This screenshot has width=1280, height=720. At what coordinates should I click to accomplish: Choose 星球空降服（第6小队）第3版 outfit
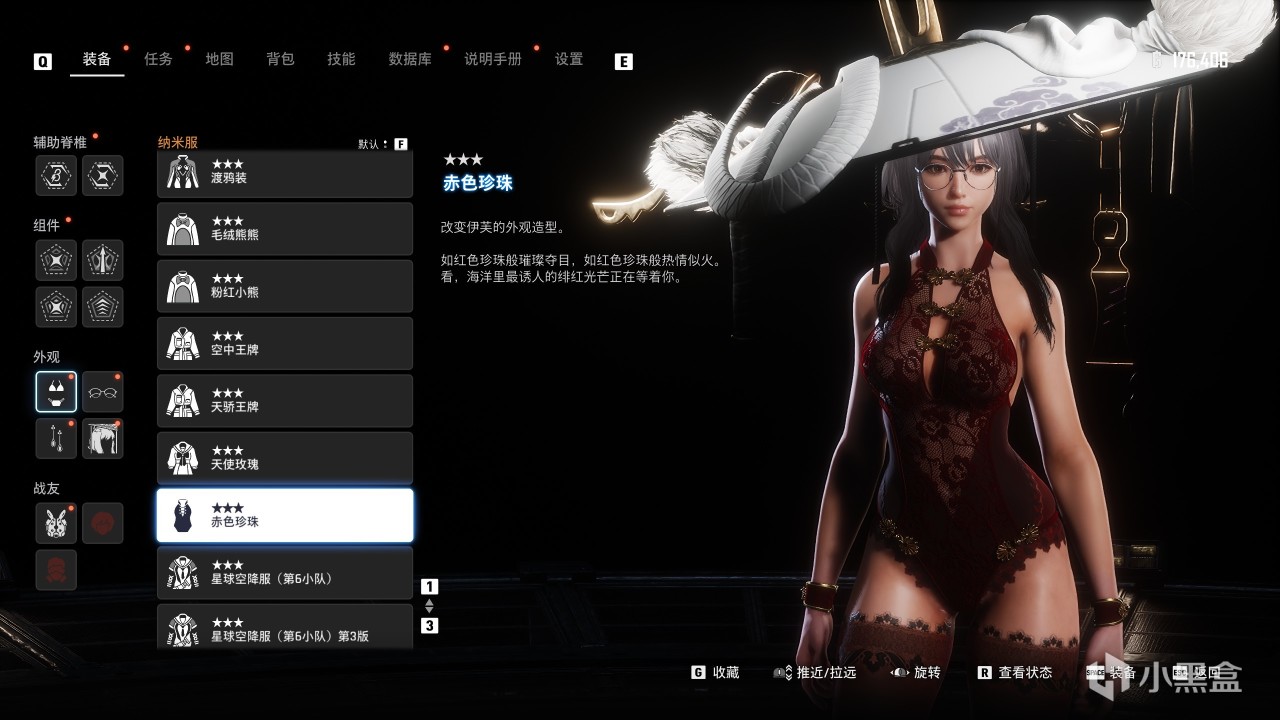coord(285,628)
